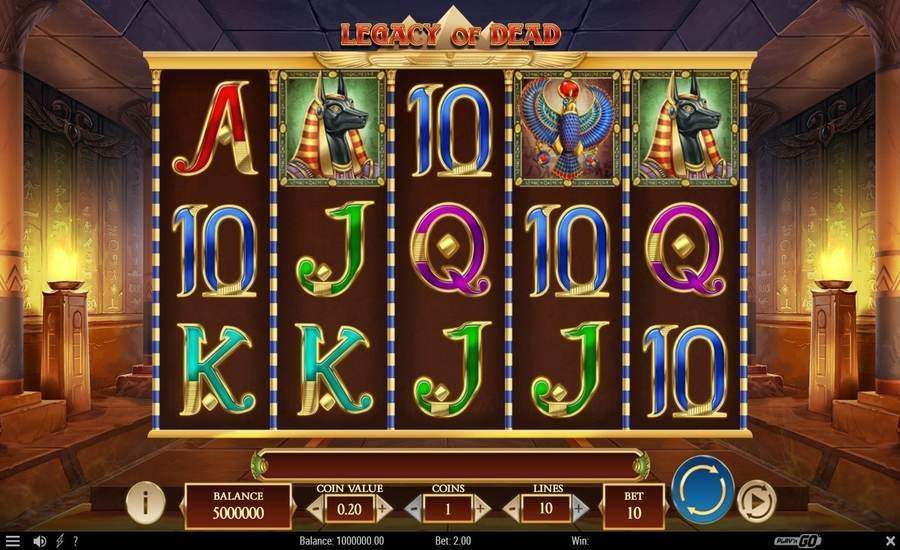Open the hamburger menu
The width and height of the screenshot is (900, 550).
(x=13, y=541)
